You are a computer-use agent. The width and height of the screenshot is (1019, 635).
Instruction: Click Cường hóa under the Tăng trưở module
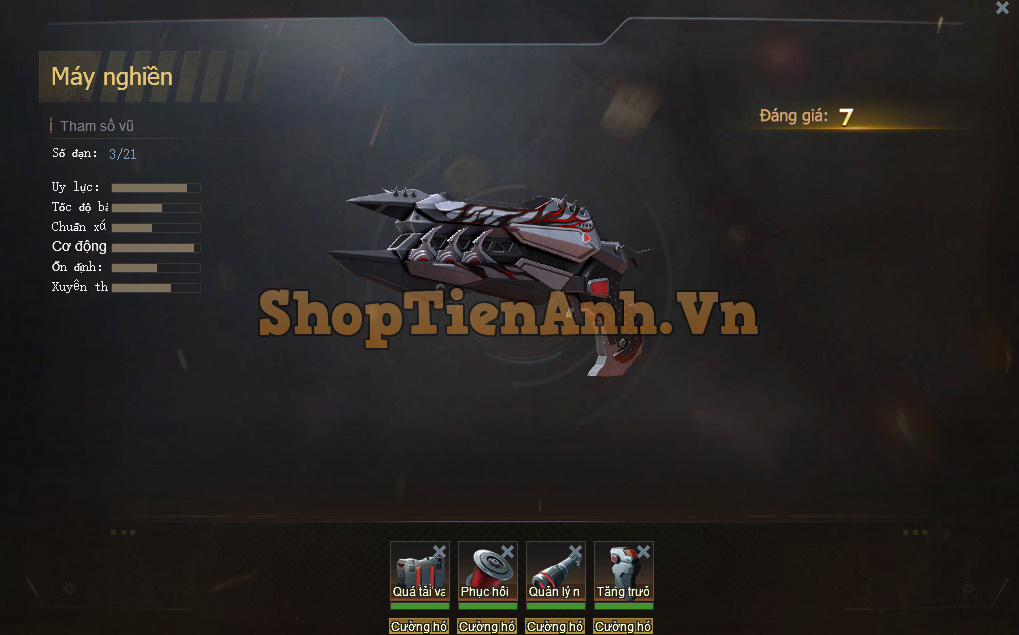tap(623, 627)
